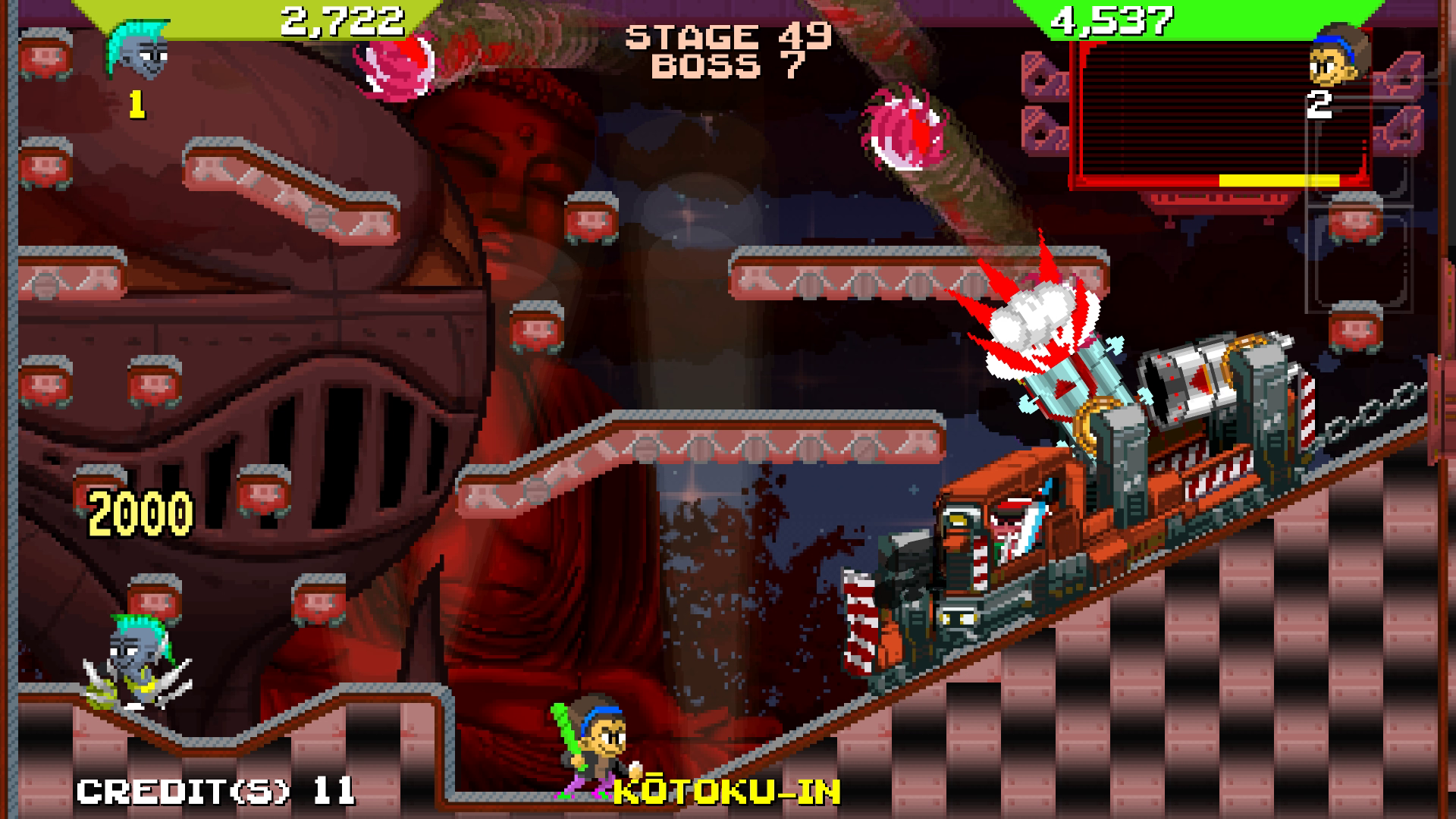Click the STAGE 49 label
Viewport: 1456px width, 819px height.
pyautogui.click(x=730, y=36)
